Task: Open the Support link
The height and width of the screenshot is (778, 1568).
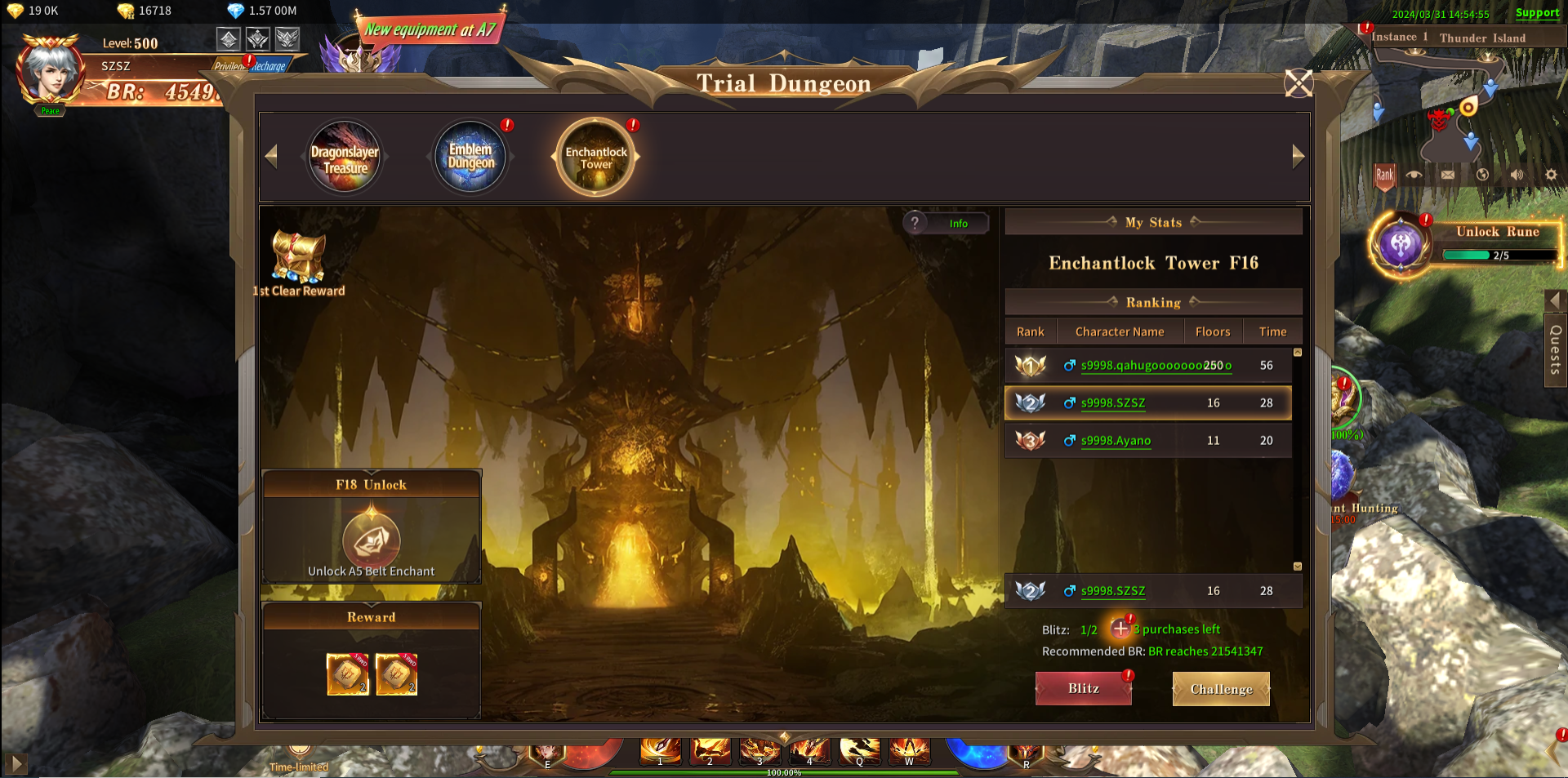Action: tap(1537, 12)
